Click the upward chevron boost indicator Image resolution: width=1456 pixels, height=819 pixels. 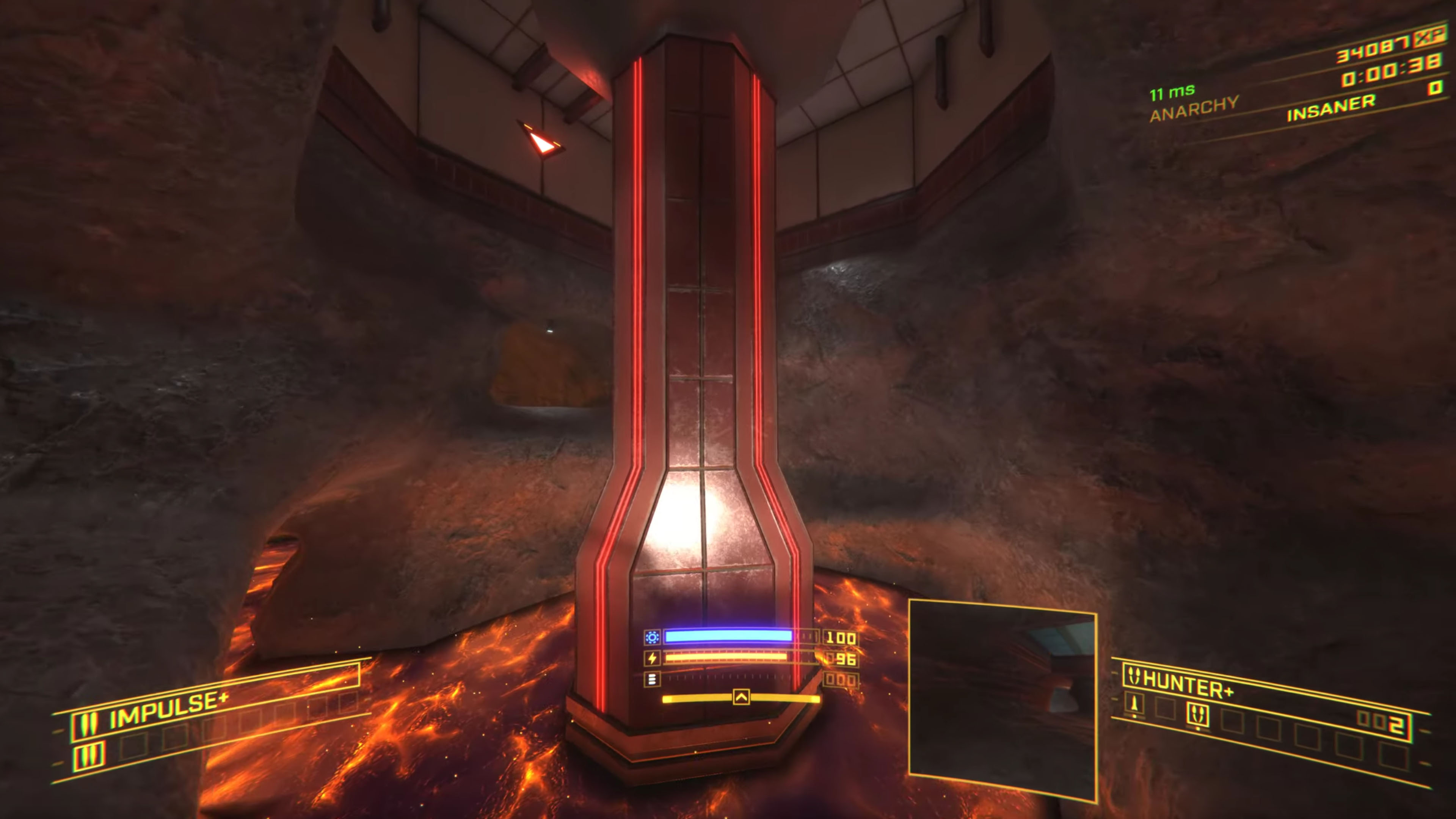coord(741,697)
